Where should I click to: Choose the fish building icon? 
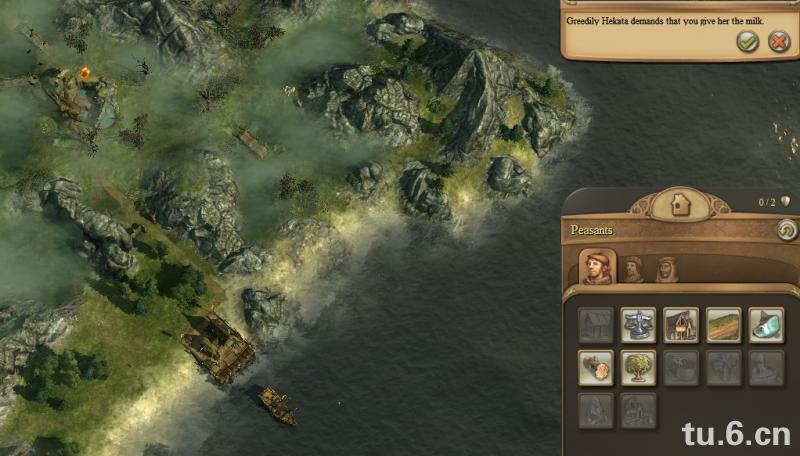click(766, 325)
